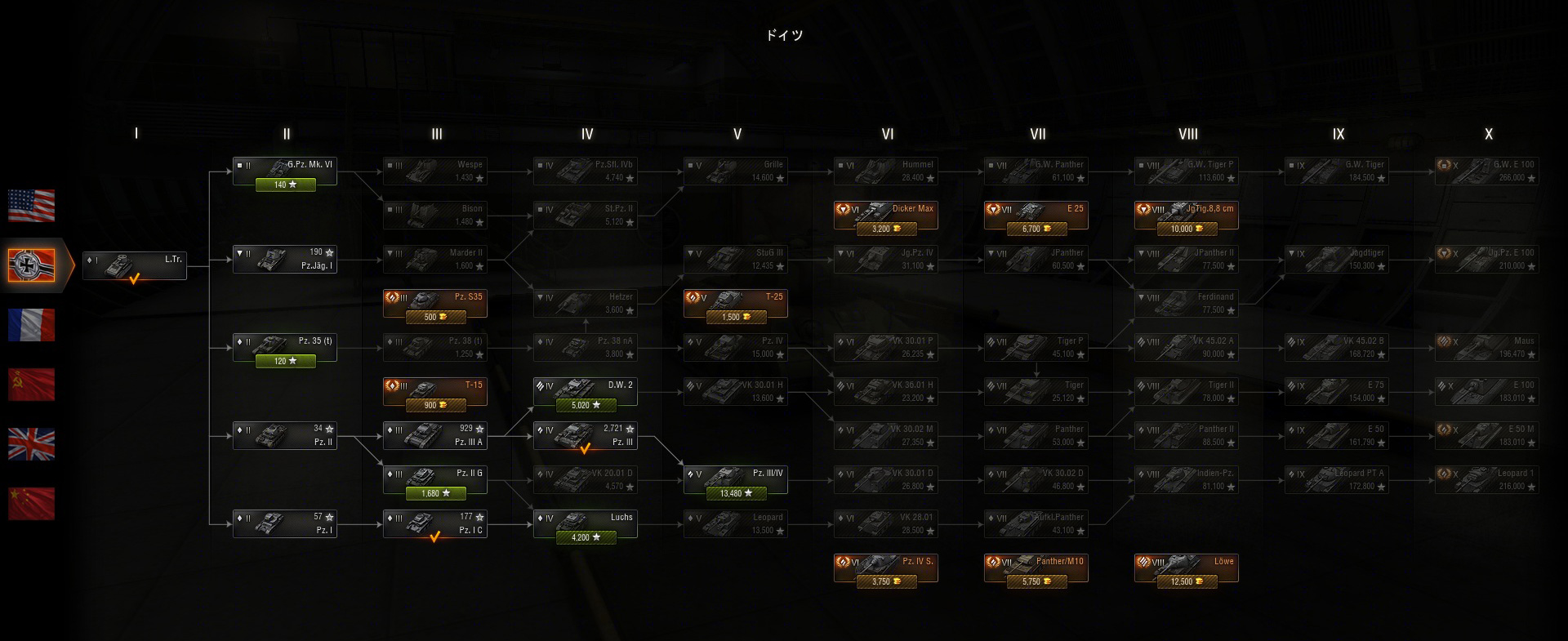
Task: Open the Soviet nation tech tree
Action: click(31, 385)
